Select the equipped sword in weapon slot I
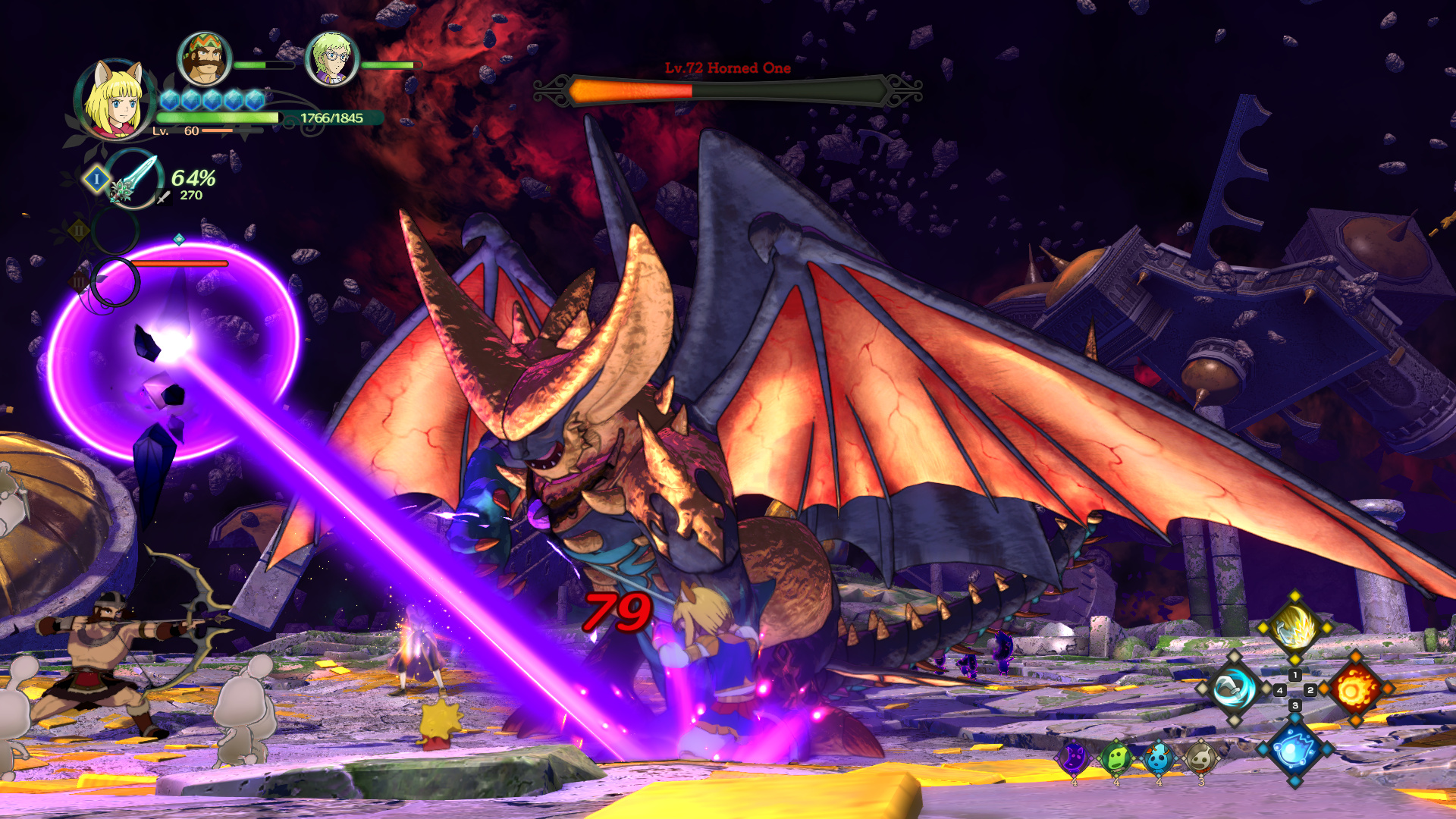The image size is (1456, 819). tap(133, 179)
